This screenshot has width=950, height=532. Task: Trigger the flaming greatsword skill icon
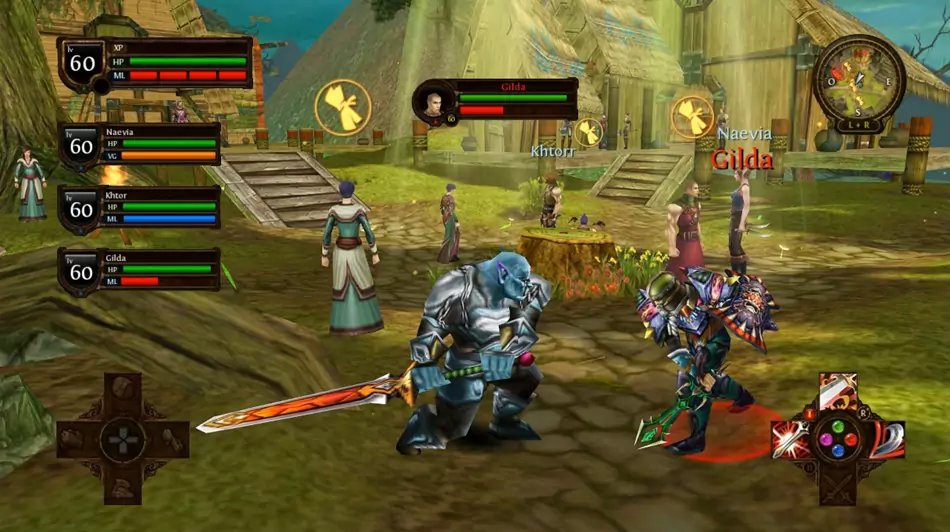(838, 392)
